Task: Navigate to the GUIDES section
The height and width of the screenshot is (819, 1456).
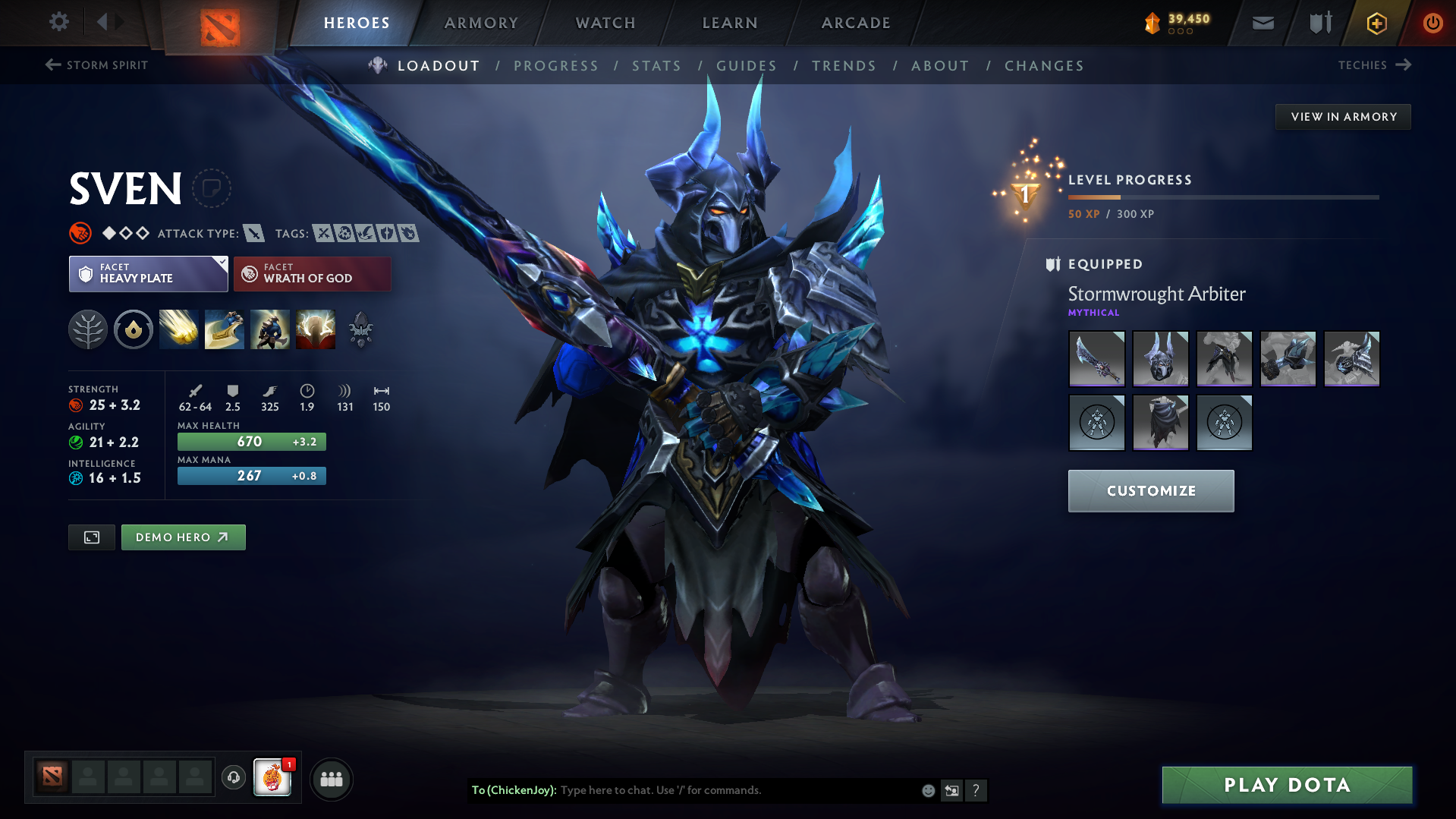Action: [x=746, y=65]
